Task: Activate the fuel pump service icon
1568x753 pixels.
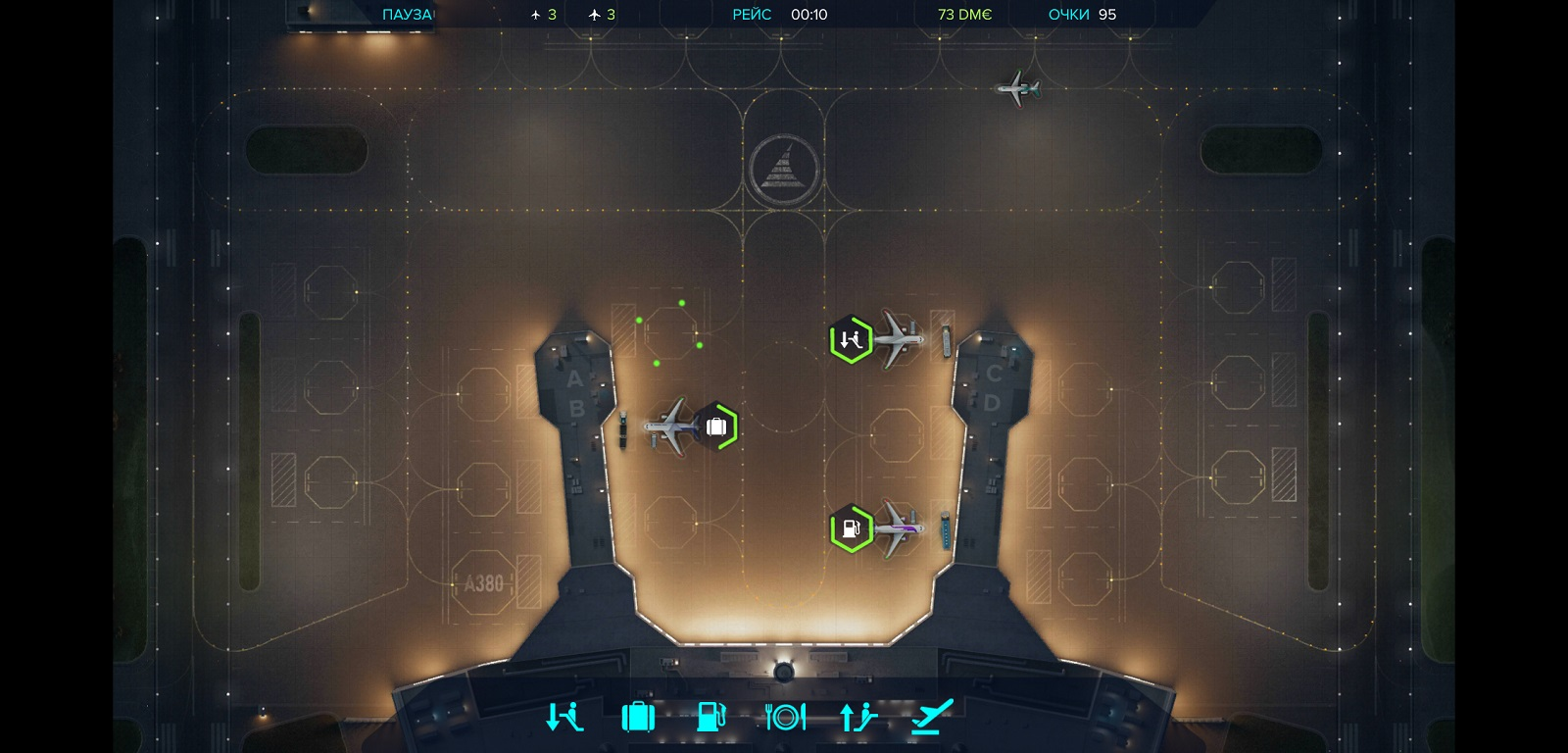Action: pyautogui.click(x=710, y=717)
